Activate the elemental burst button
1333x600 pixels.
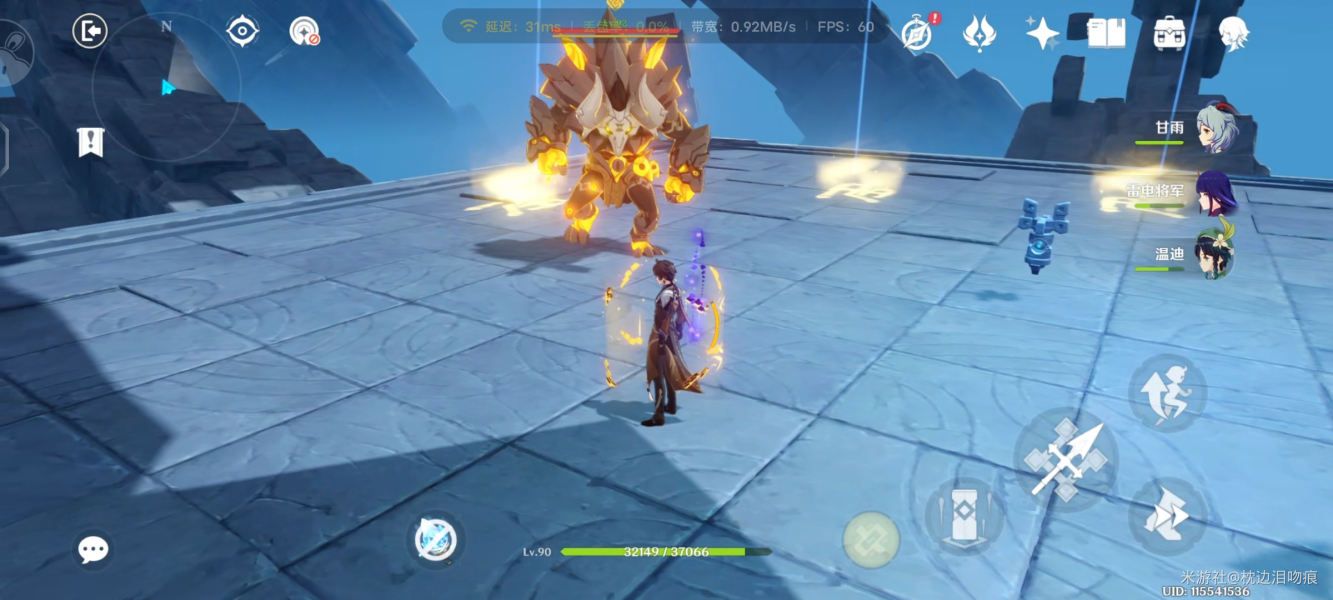point(871,539)
